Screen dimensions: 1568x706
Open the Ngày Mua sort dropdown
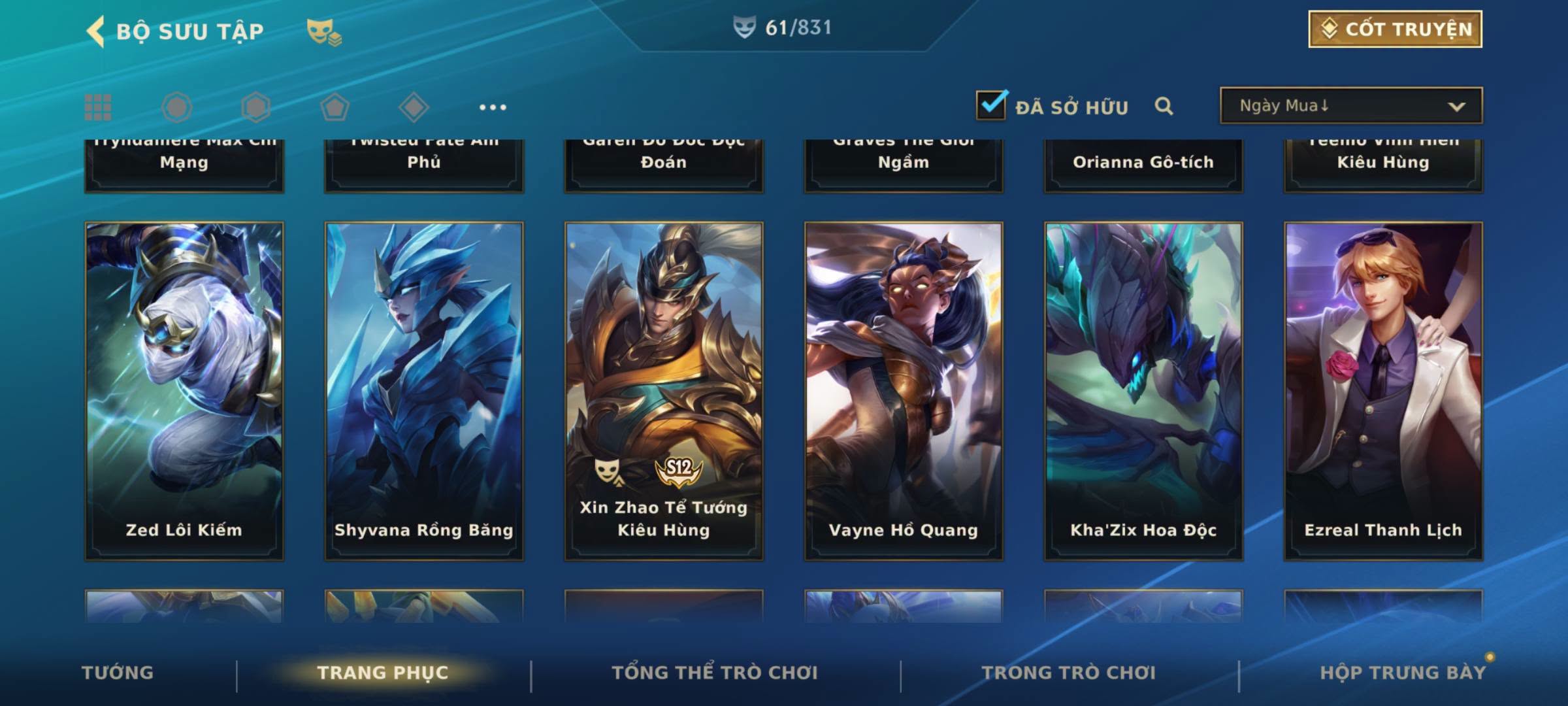[x=1350, y=106]
